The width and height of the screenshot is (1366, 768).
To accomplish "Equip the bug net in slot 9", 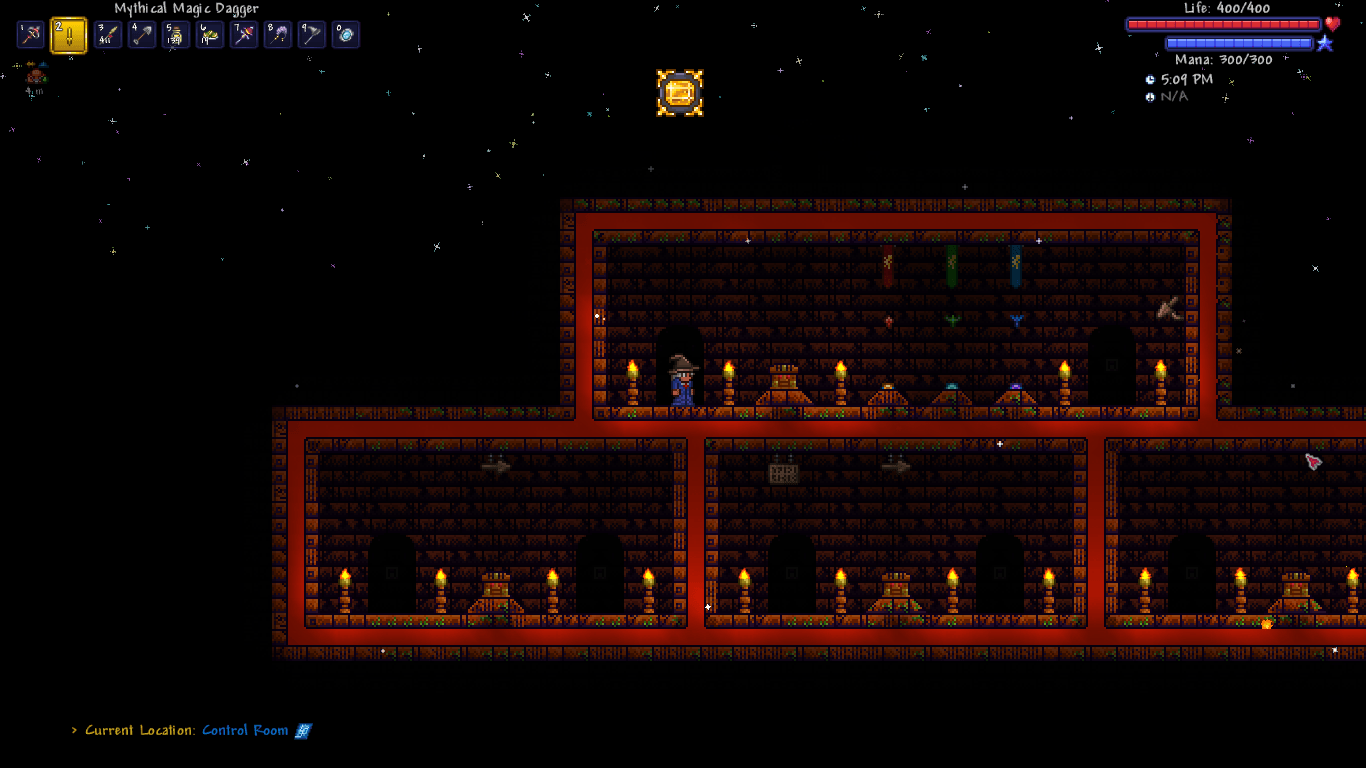I will 312,35.
